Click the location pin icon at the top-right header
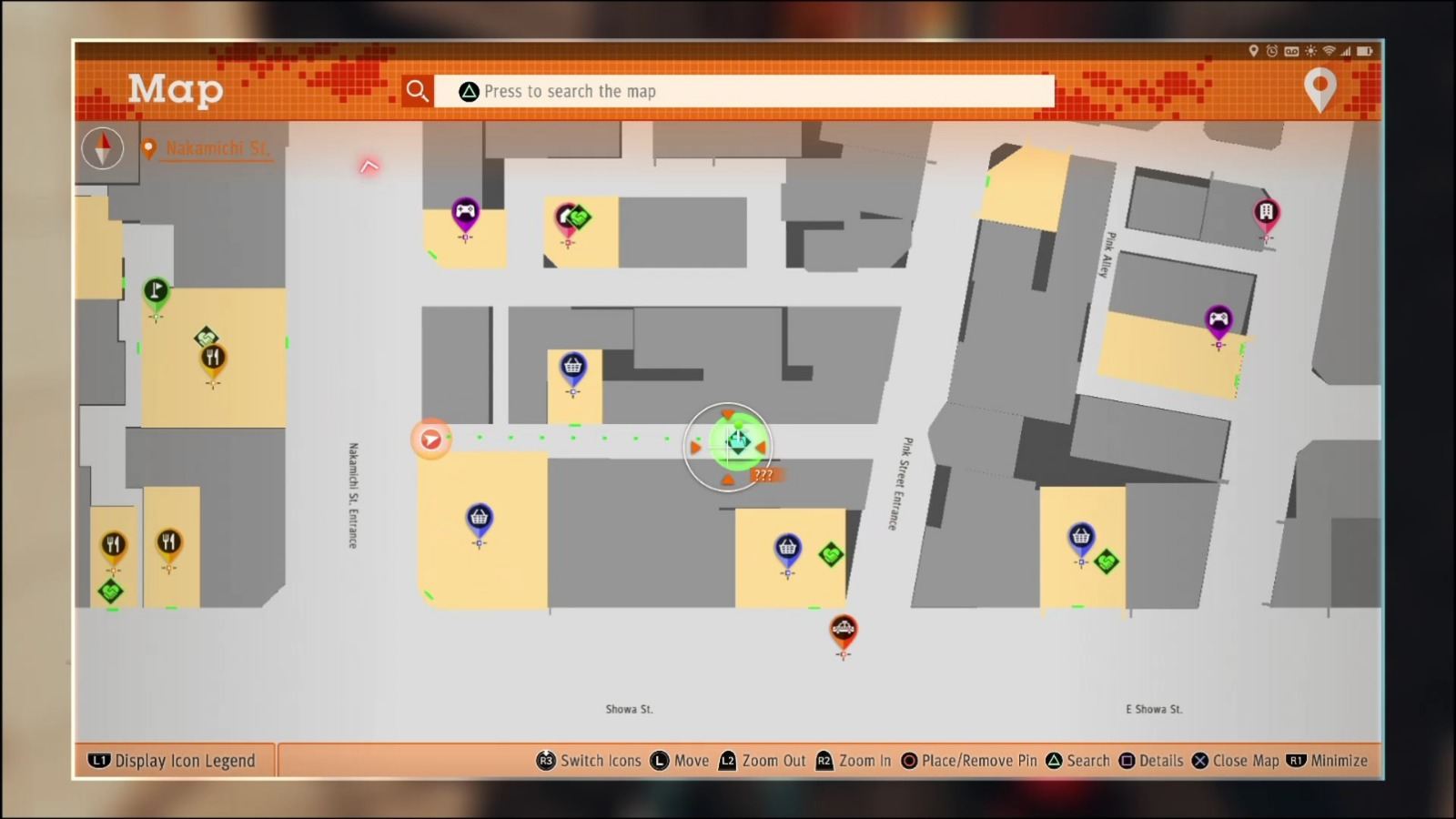1456x819 pixels. 1319,90
